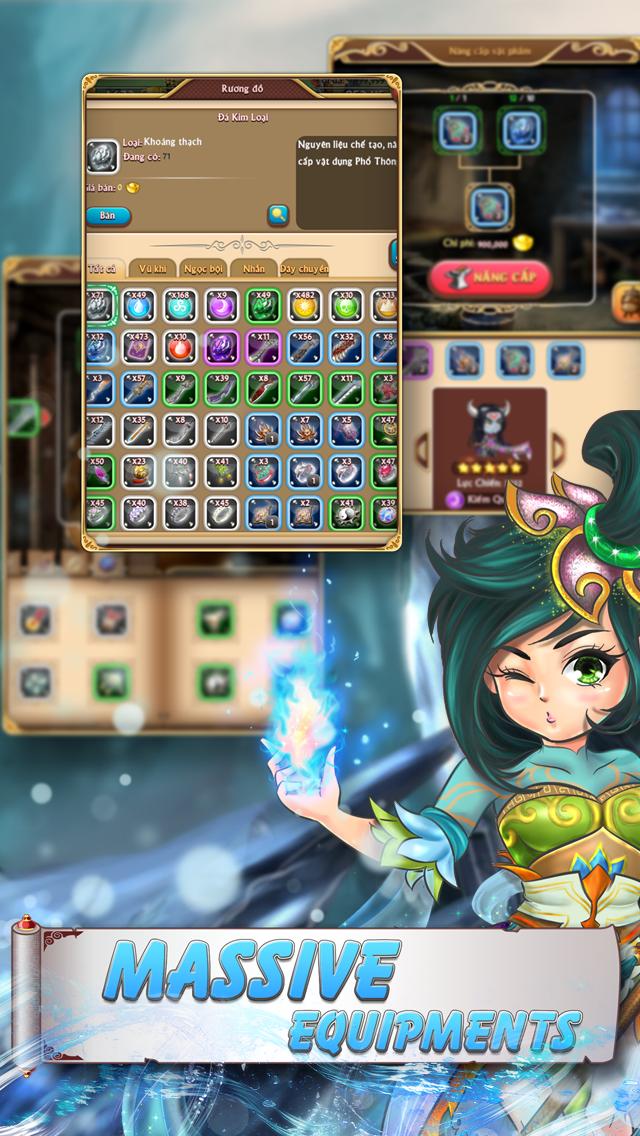The width and height of the screenshot is (640, 1136).
Task: Pick the purple crescent moon x9 orb
Action: tap(222, 307)
